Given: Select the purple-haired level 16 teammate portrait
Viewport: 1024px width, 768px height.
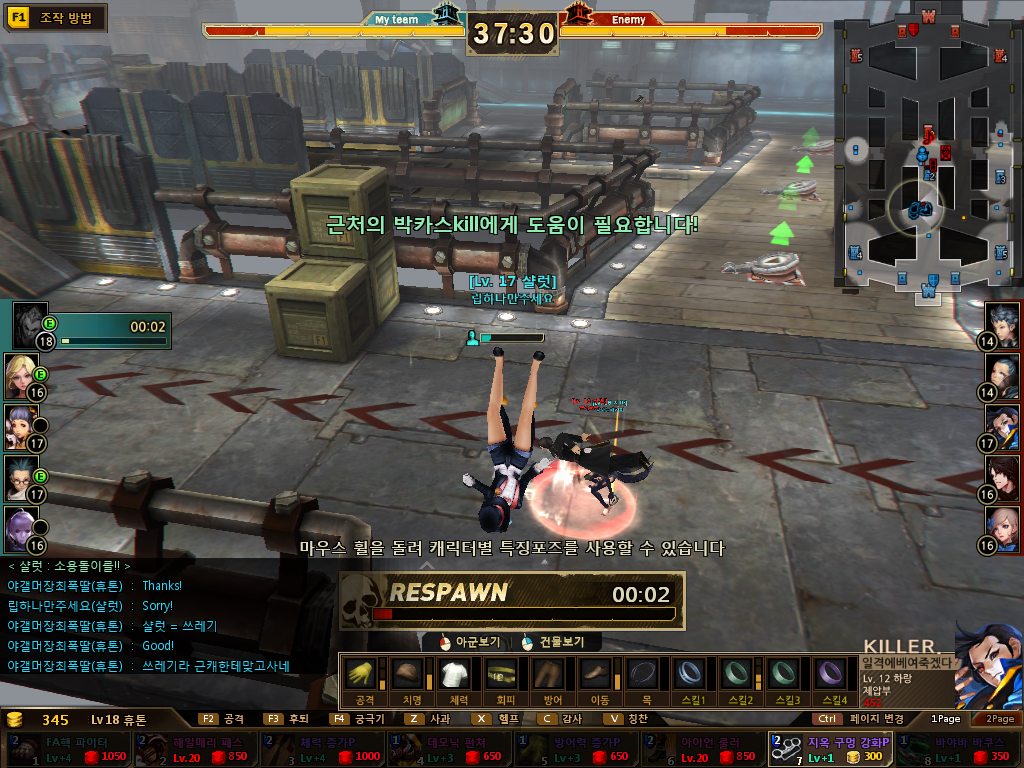Looking at the screenshot, I should coord(21,527).
